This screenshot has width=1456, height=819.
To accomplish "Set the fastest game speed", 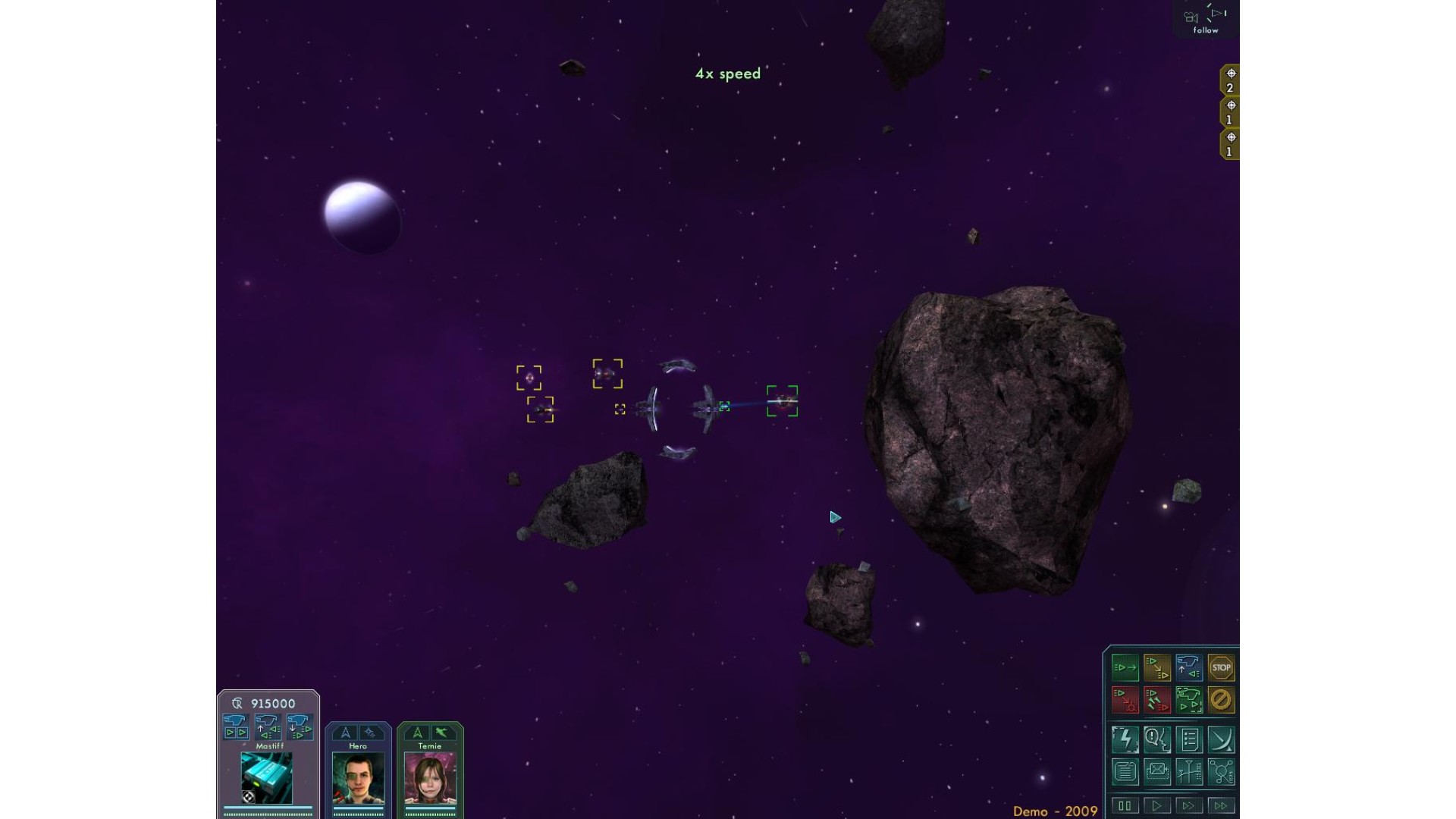I will coord(1221,805).
